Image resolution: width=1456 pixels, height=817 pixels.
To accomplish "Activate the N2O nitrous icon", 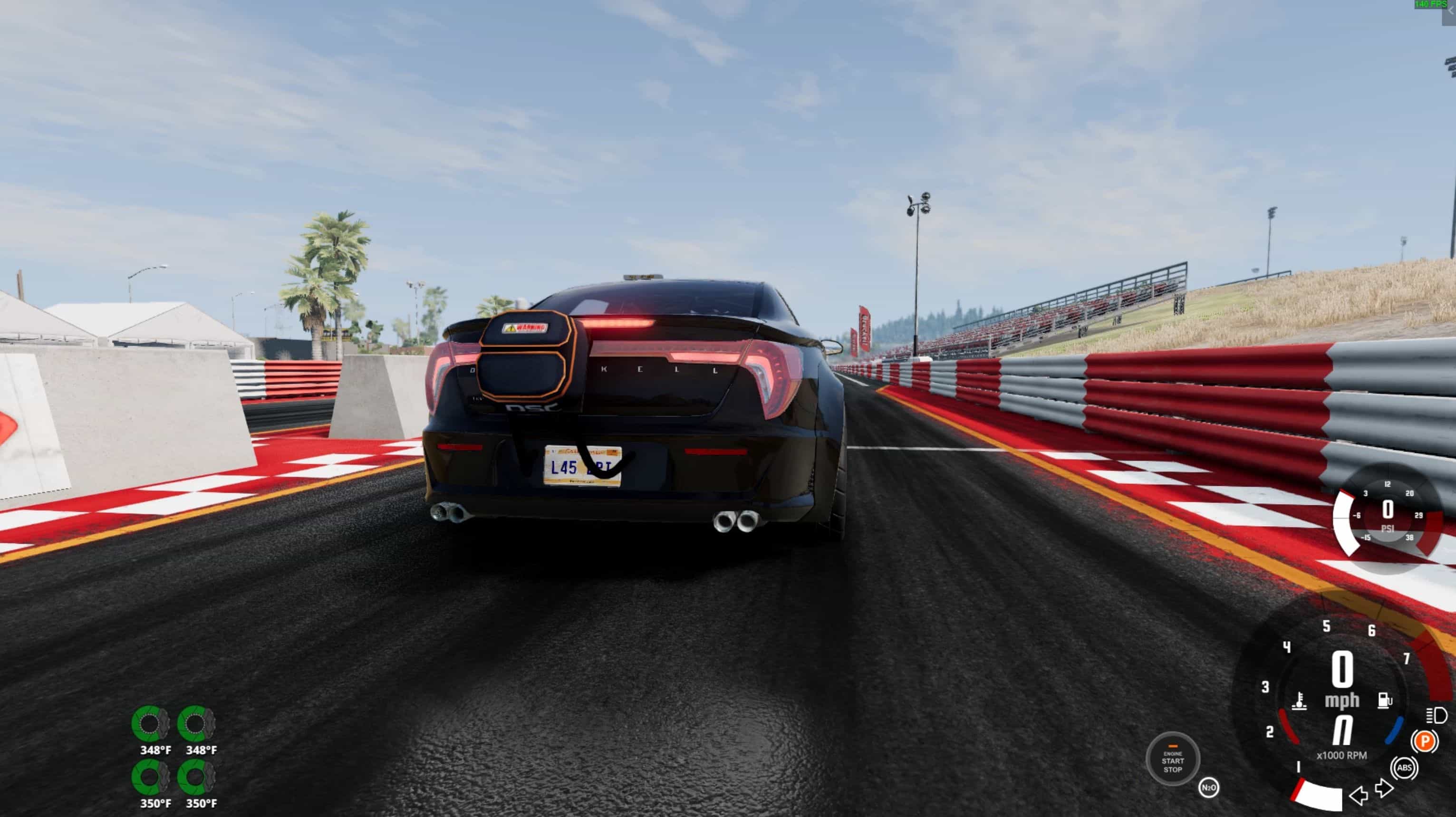I will click(x=1208, y=788).
